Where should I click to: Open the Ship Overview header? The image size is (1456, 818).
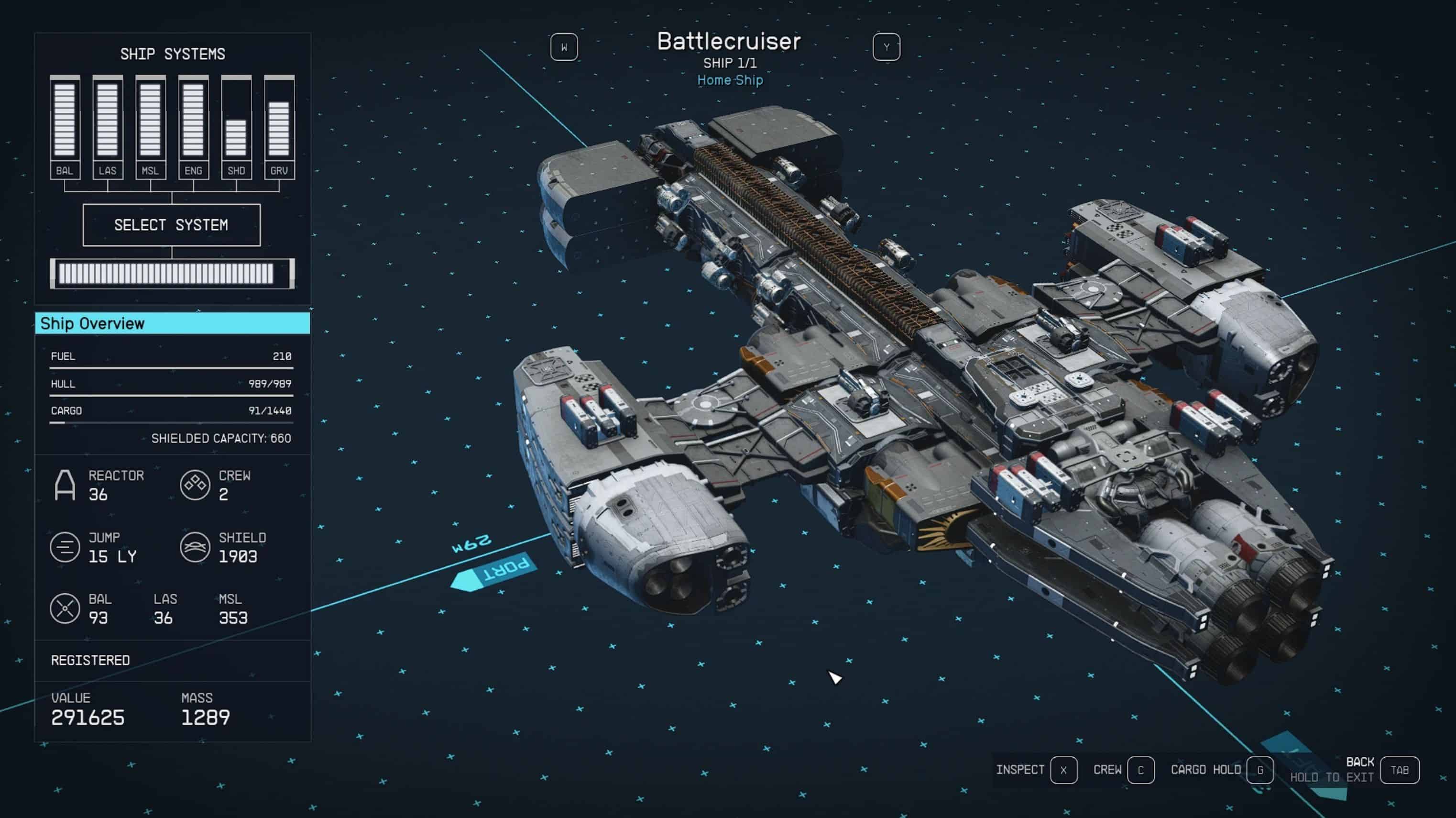pos(173,323)
